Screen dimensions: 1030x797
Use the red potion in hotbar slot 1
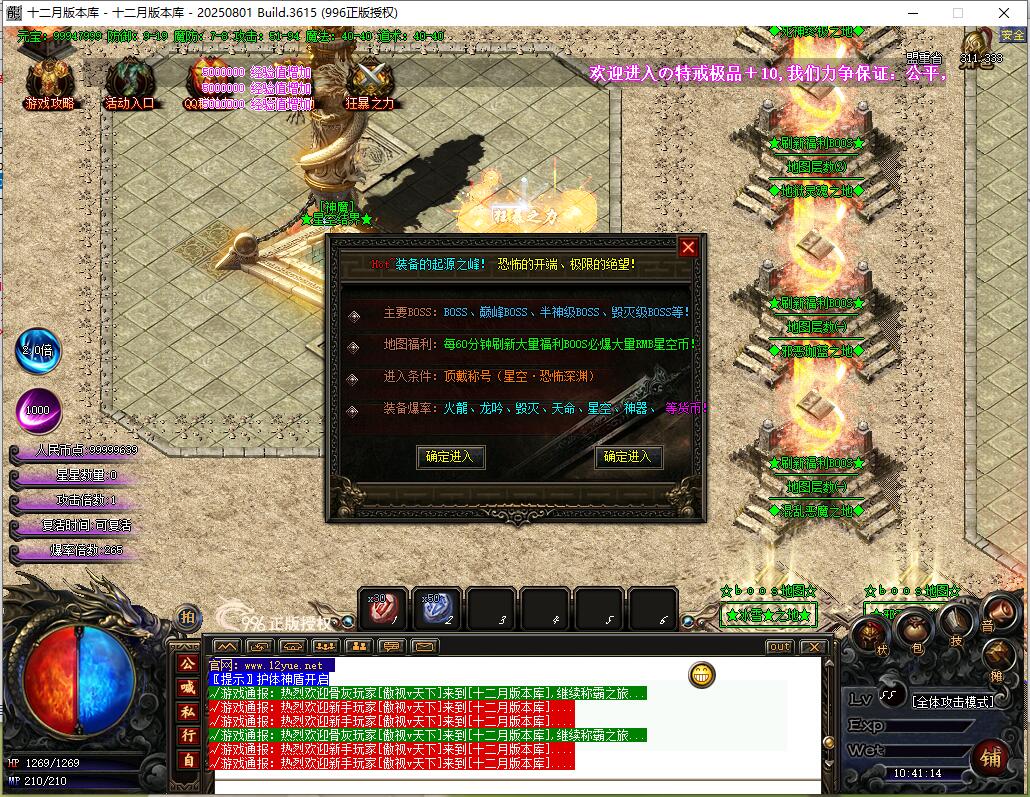tap(383, 608)
